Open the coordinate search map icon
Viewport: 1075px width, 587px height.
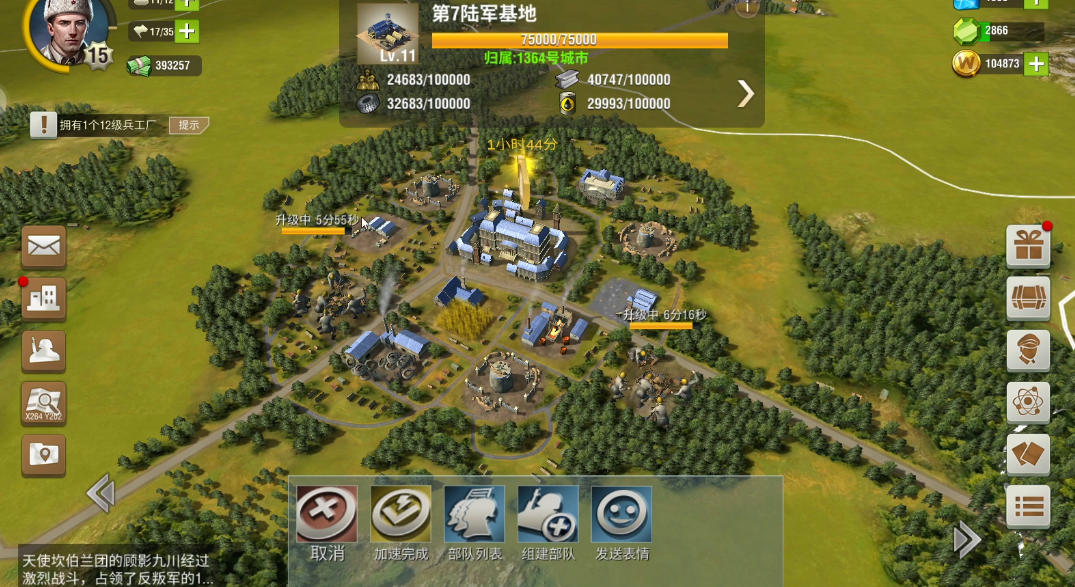(x=44, y=403)
